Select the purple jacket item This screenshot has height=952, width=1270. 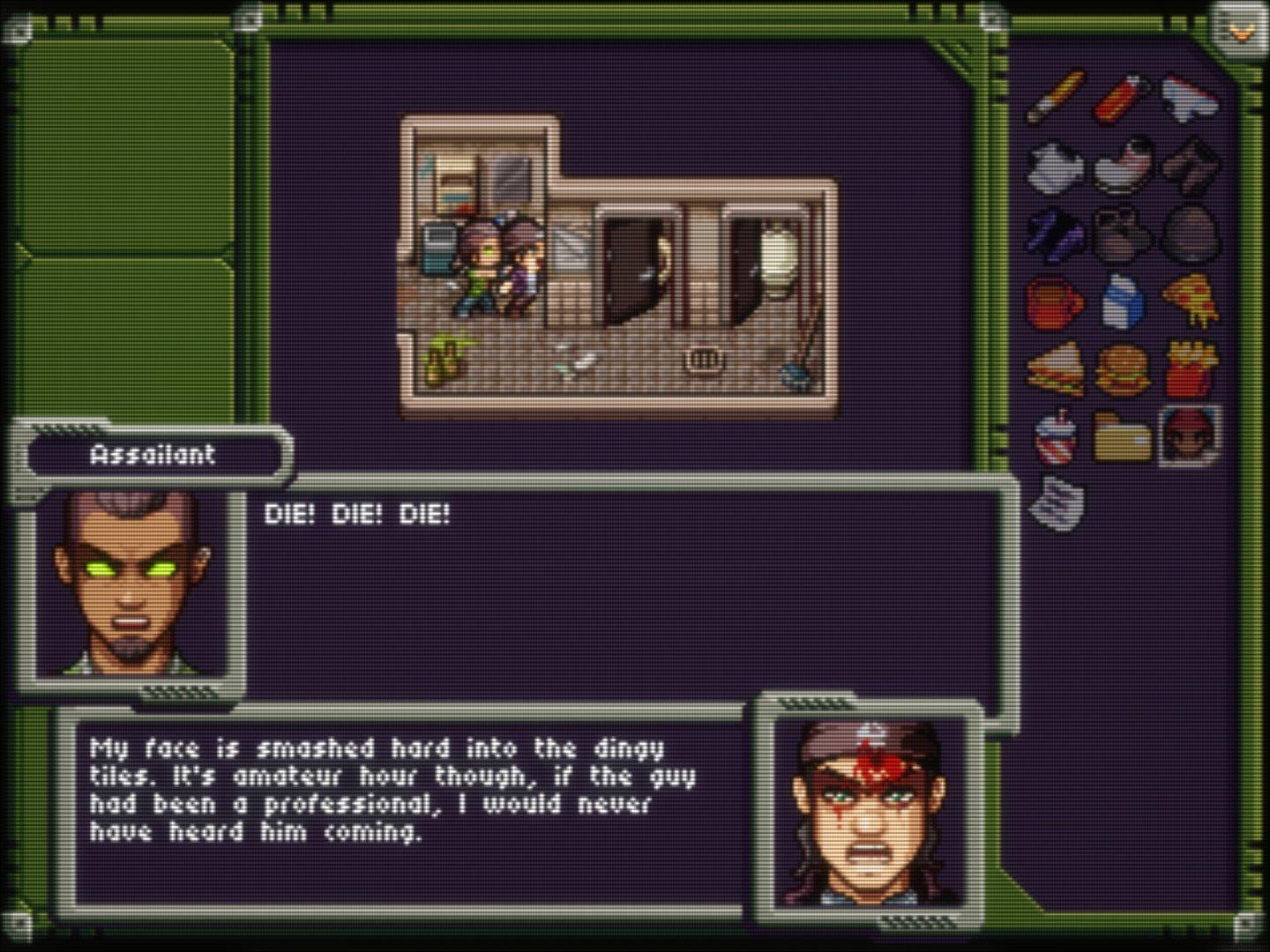[1056, 234]
